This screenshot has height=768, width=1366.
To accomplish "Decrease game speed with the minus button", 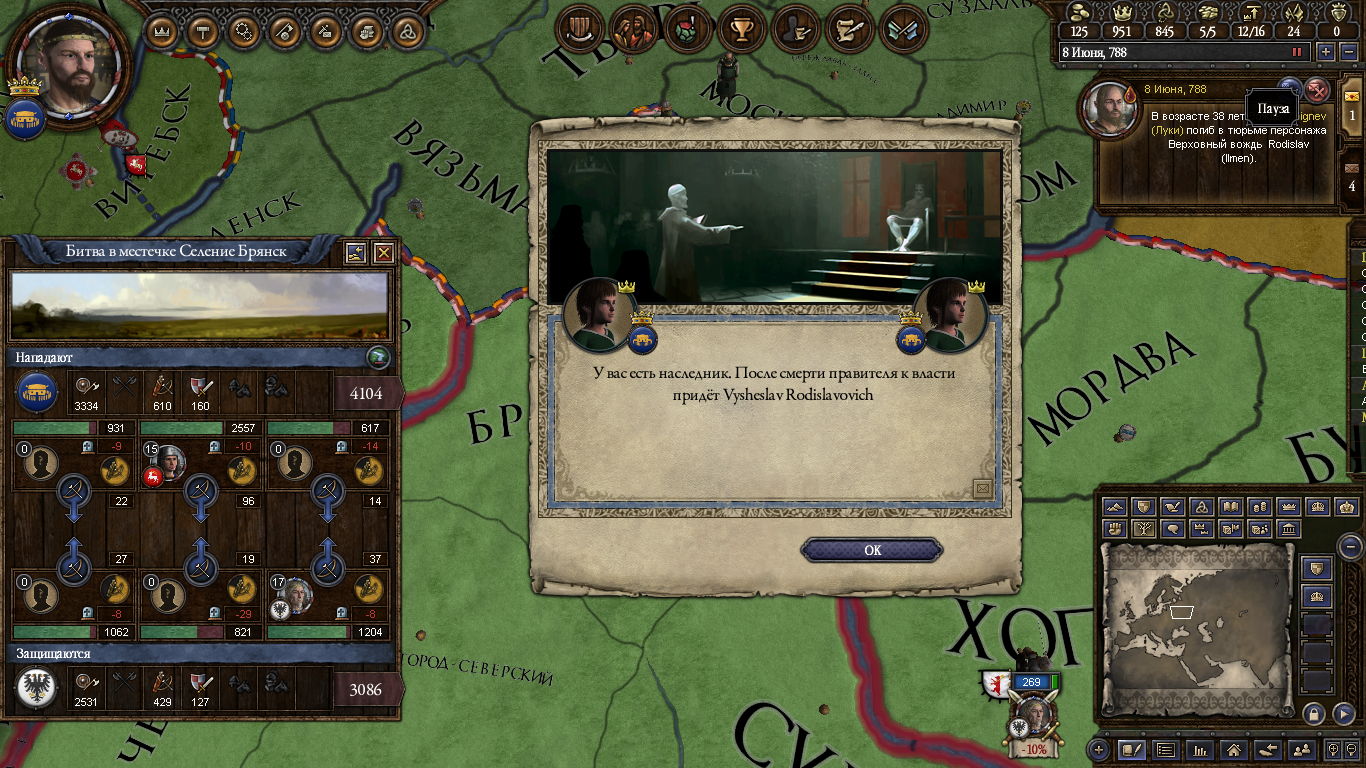I will pyautogui.click(x=1347, y=52).
